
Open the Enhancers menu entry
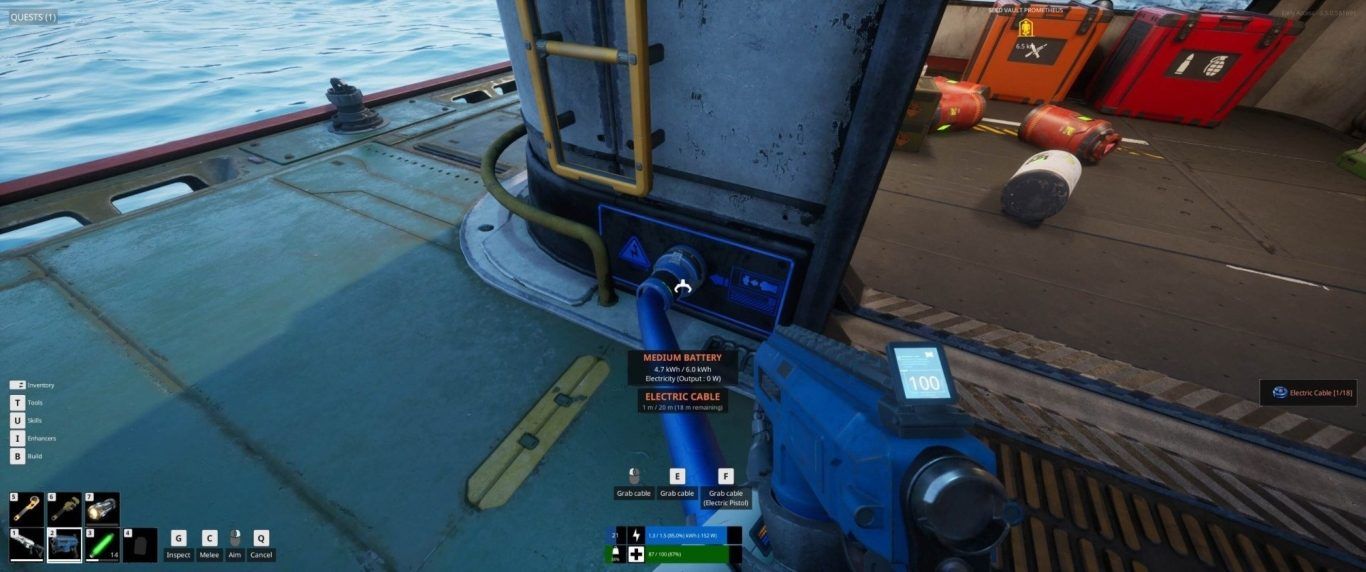tap(41, 438)
